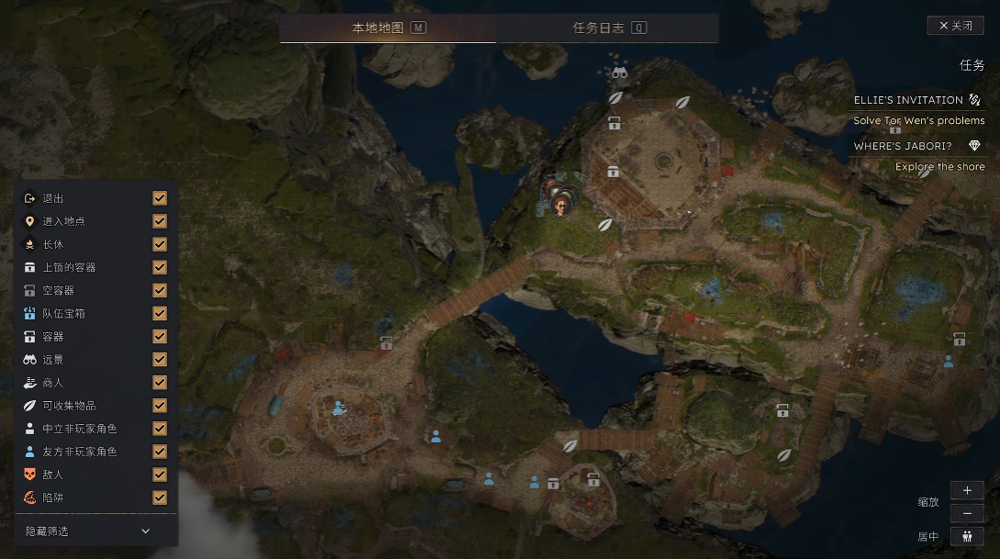Select the 本地地图 tab

click(388, 28)
